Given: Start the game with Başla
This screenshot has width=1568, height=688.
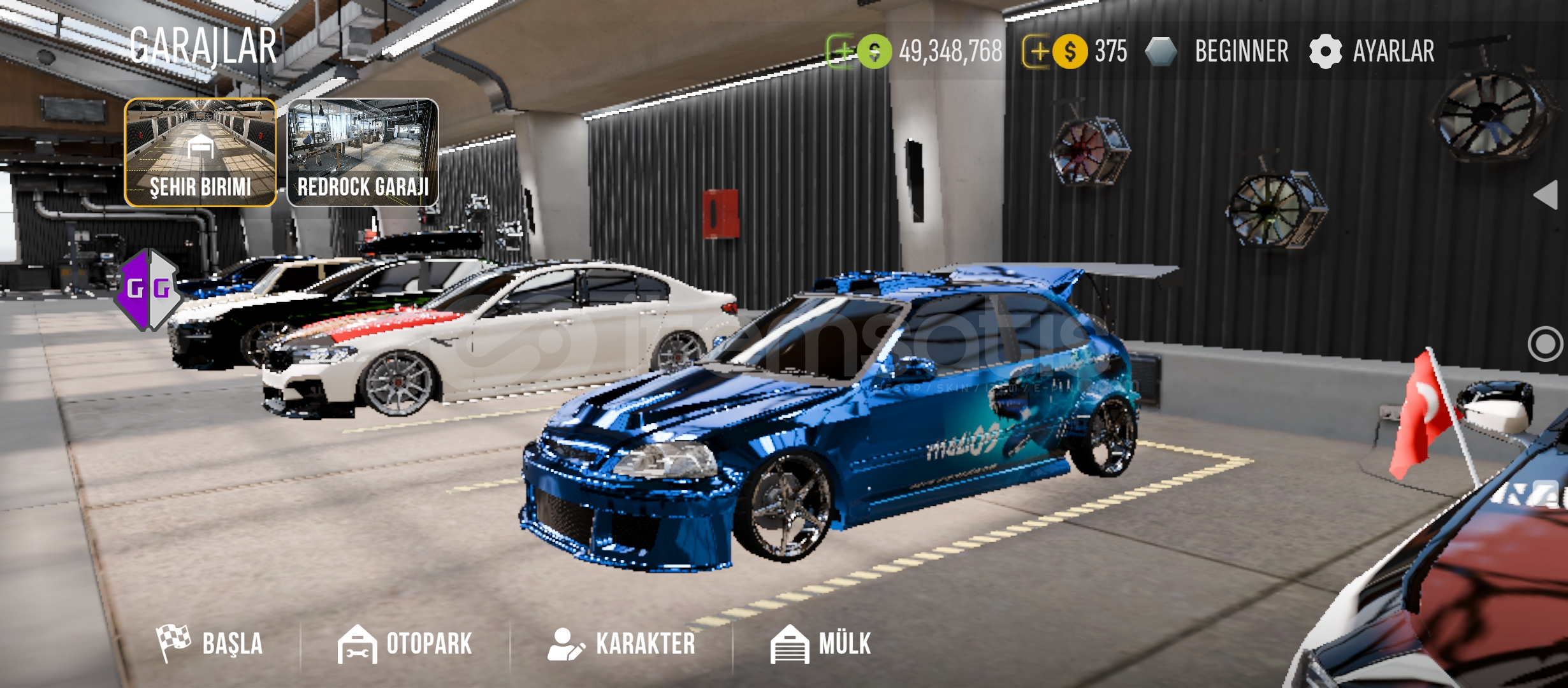Looking at the screenshot, I should [x=210, y=643].
